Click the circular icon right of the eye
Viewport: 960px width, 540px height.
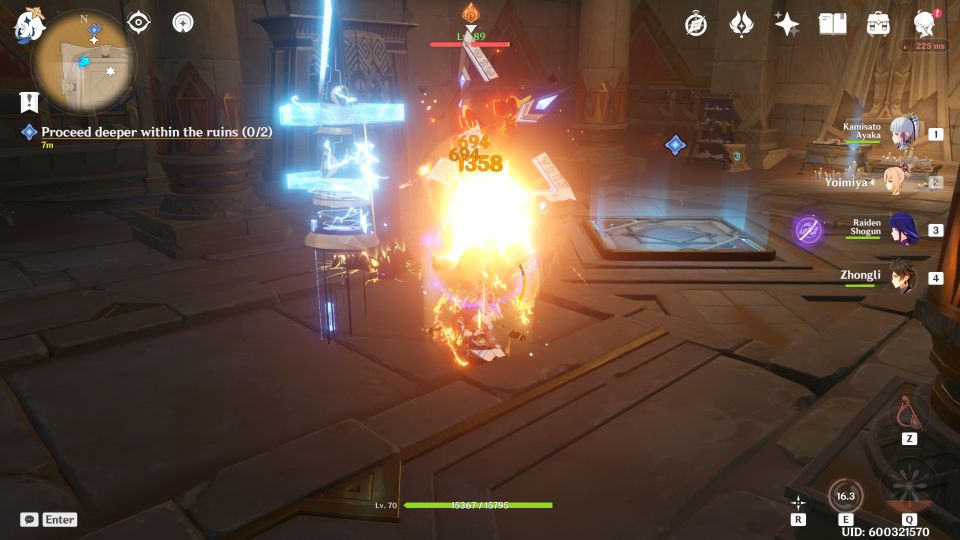click(x=183, y=23)
